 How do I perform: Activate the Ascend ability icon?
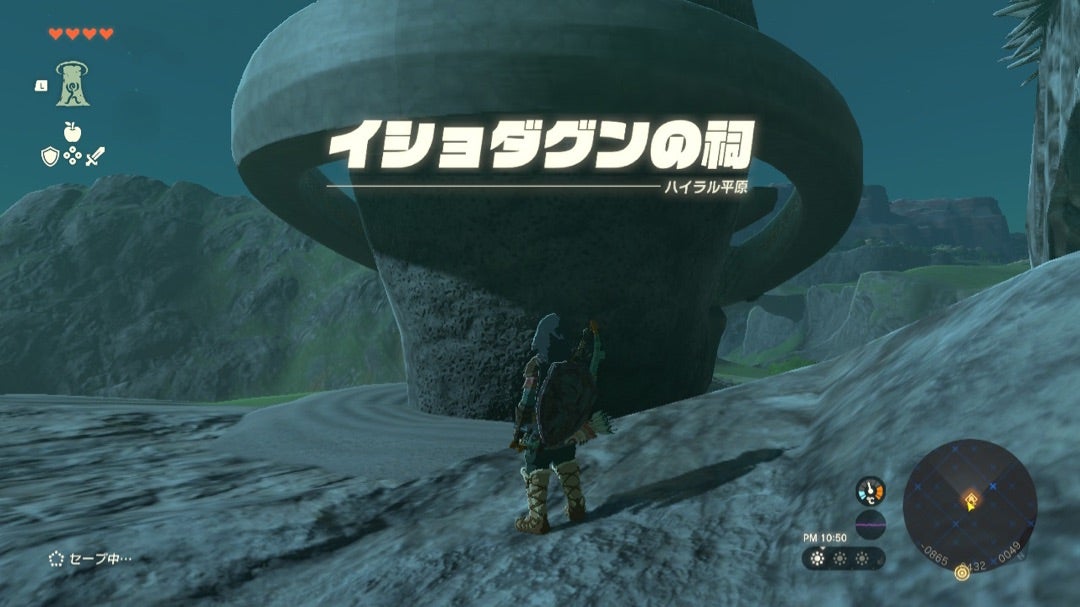(x=71, y=83)
